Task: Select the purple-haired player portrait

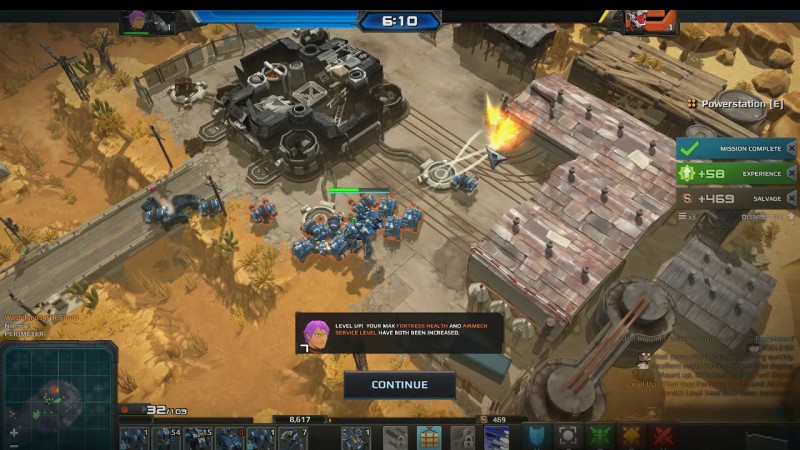Action: pos(137,21)
